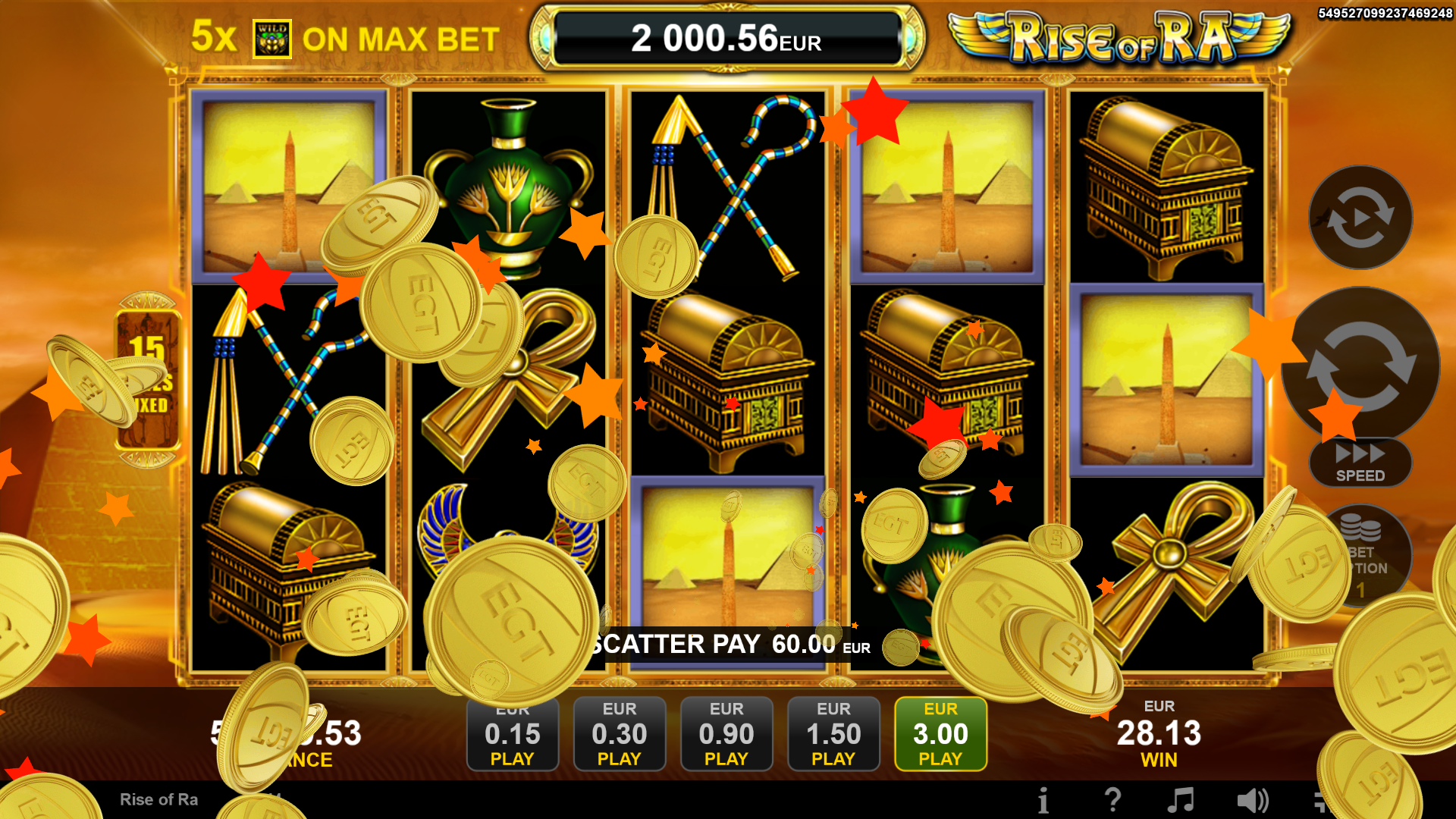The height and width of the screenshot is (819, 1456).
Task: Click the 0.30 EUR PLAY button
Action: pos(620,733)
